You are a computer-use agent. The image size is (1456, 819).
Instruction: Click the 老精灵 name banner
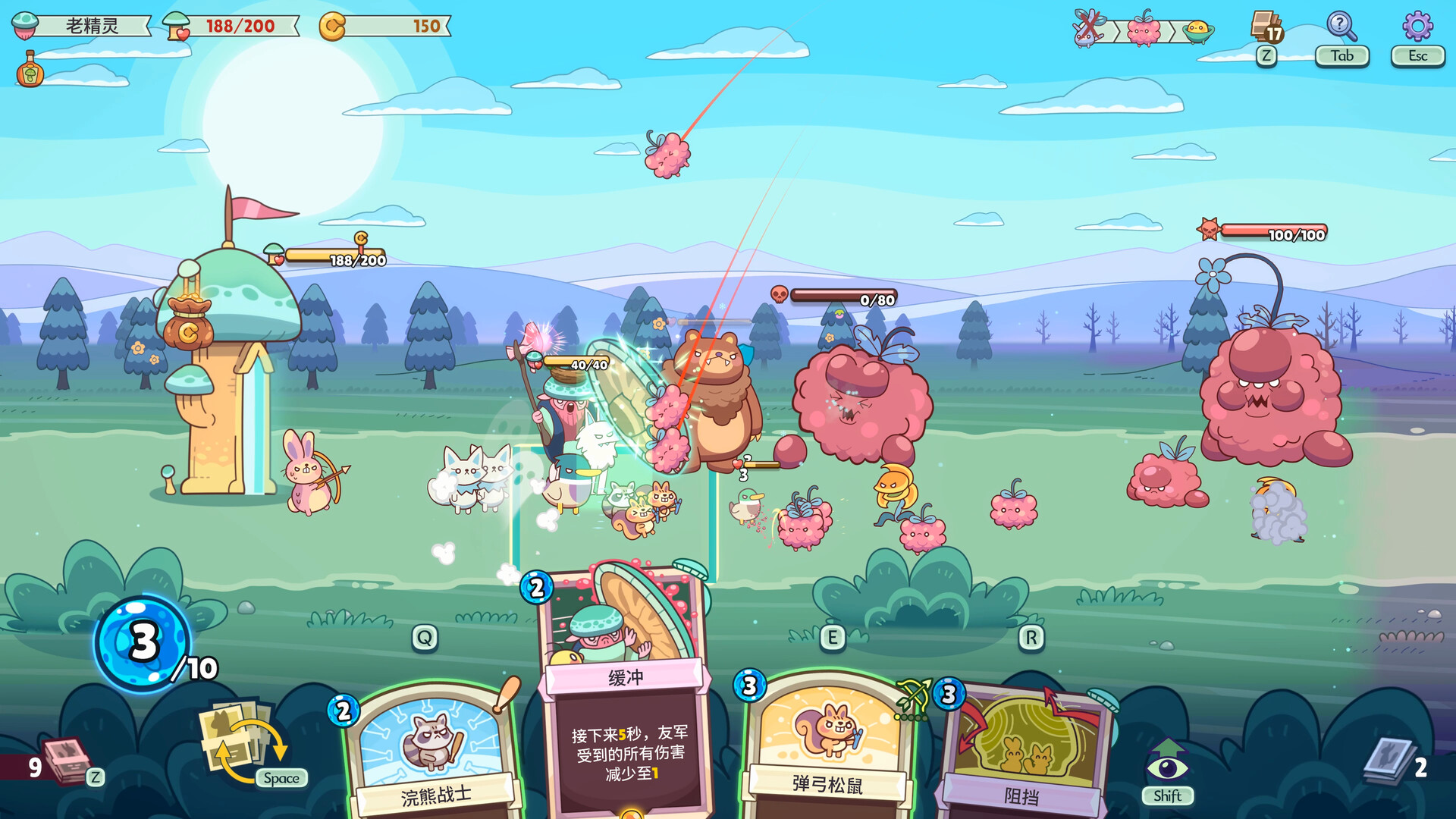[91, 24]
